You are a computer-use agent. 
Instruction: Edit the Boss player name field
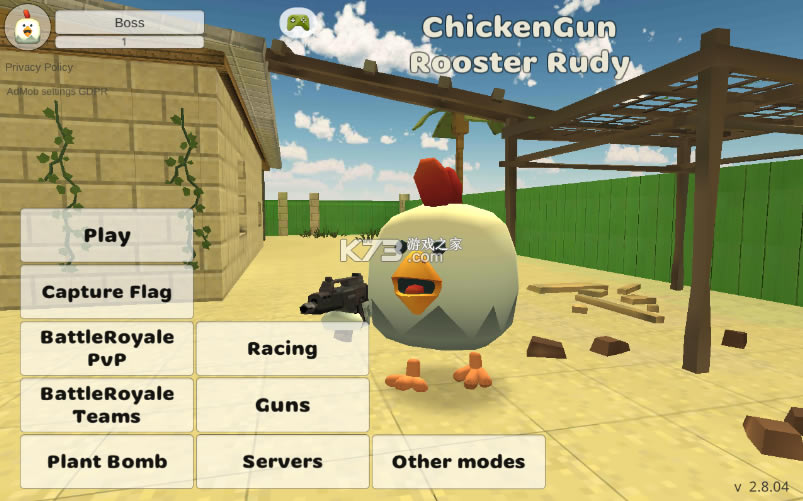point(129,22)
